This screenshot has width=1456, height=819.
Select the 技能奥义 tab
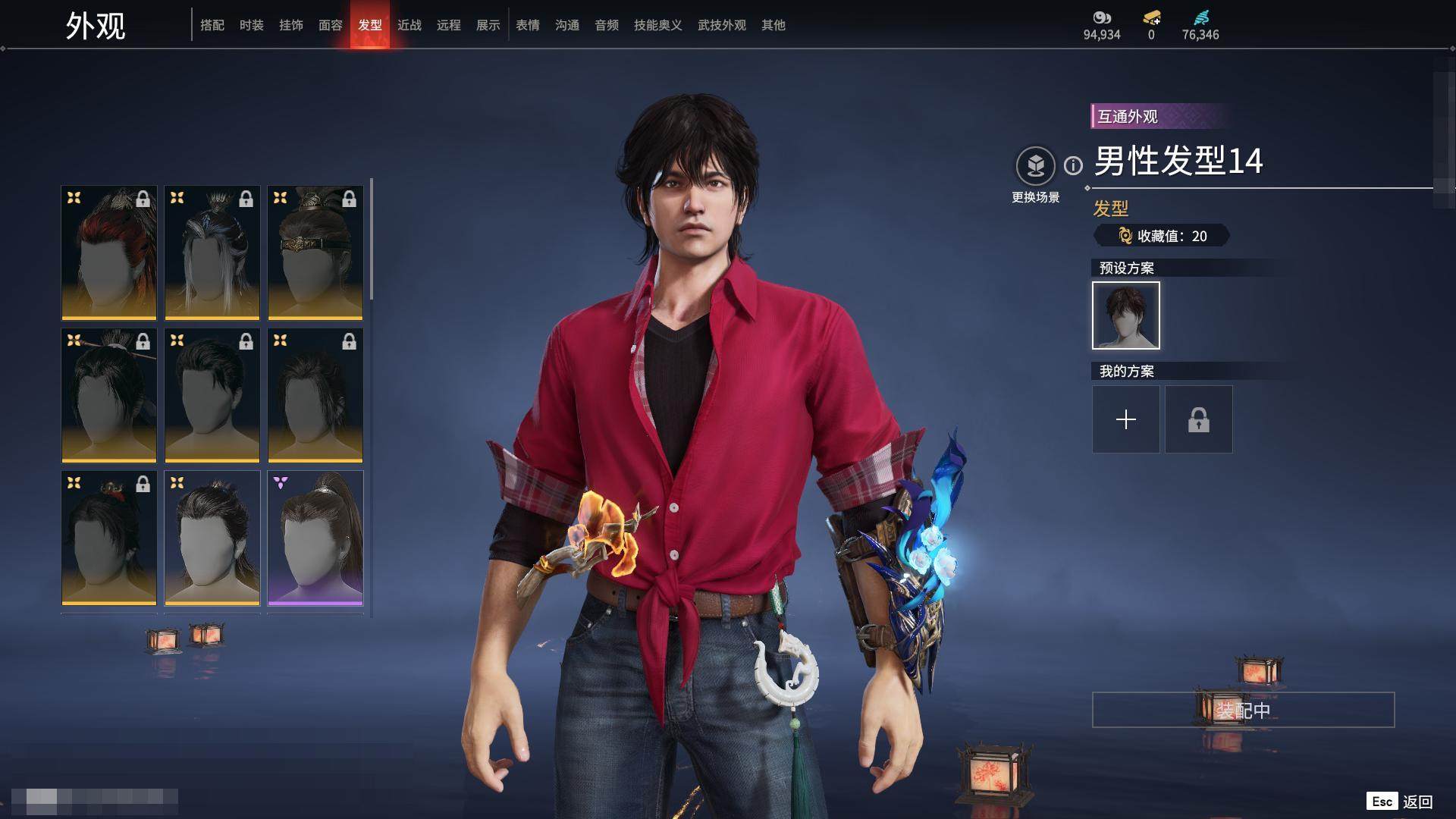point(658,25)
